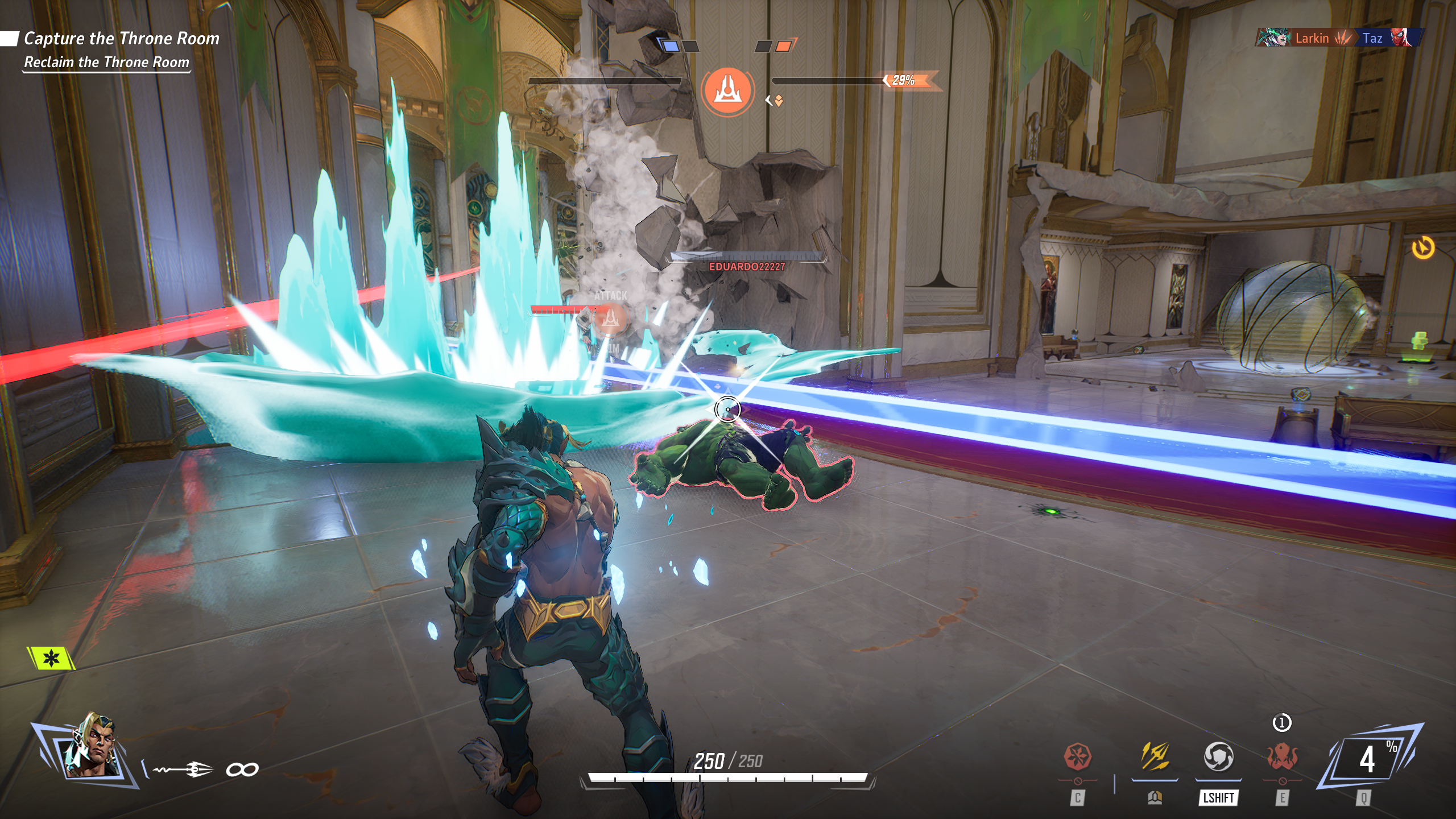Open the Capture the Throne Room objective
This screenshot has width=1456, height=819.
click(121, 39)
